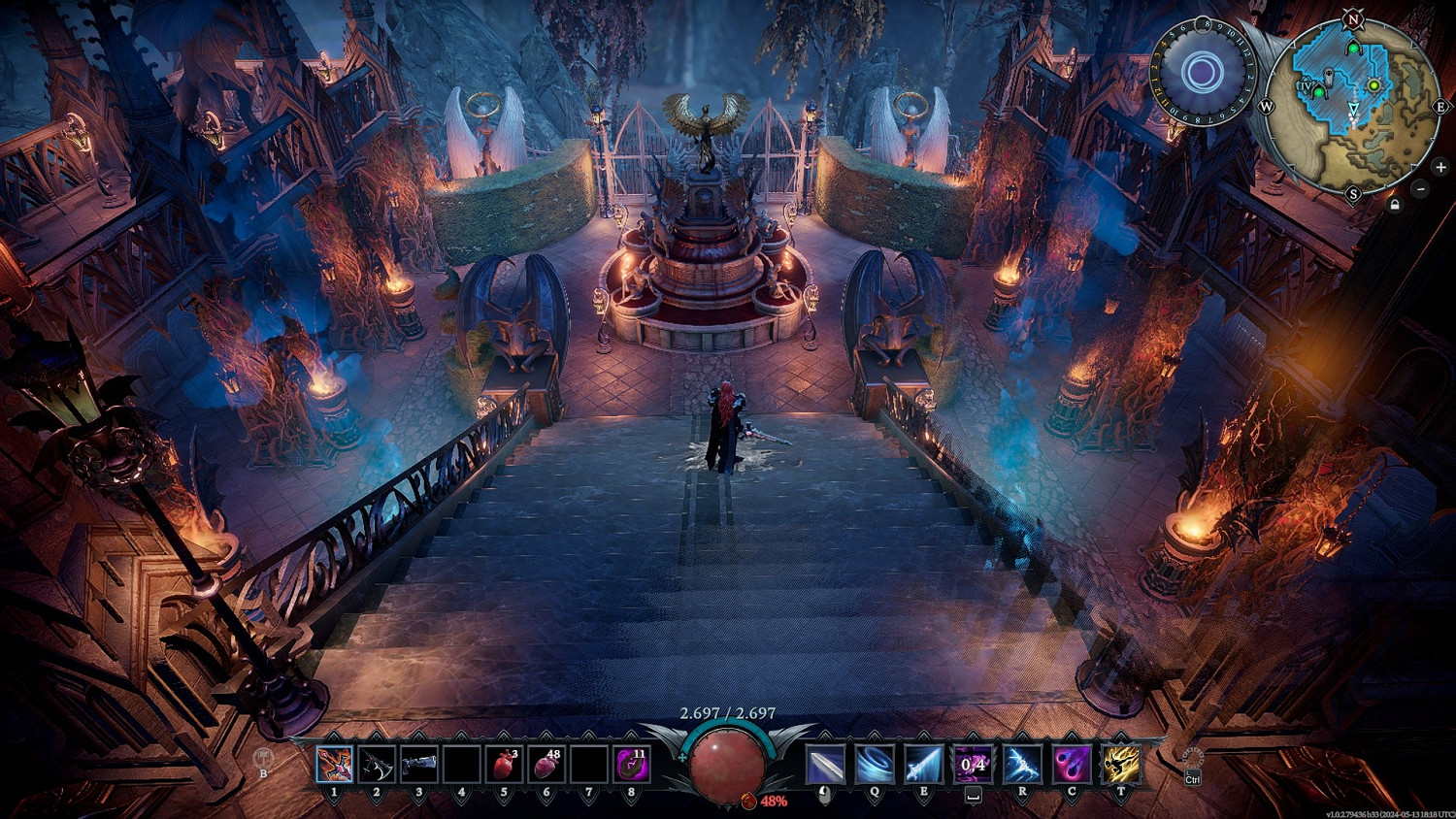Trigger the whirlwind ability icon
1456x819 pixels.
point(875,765)
